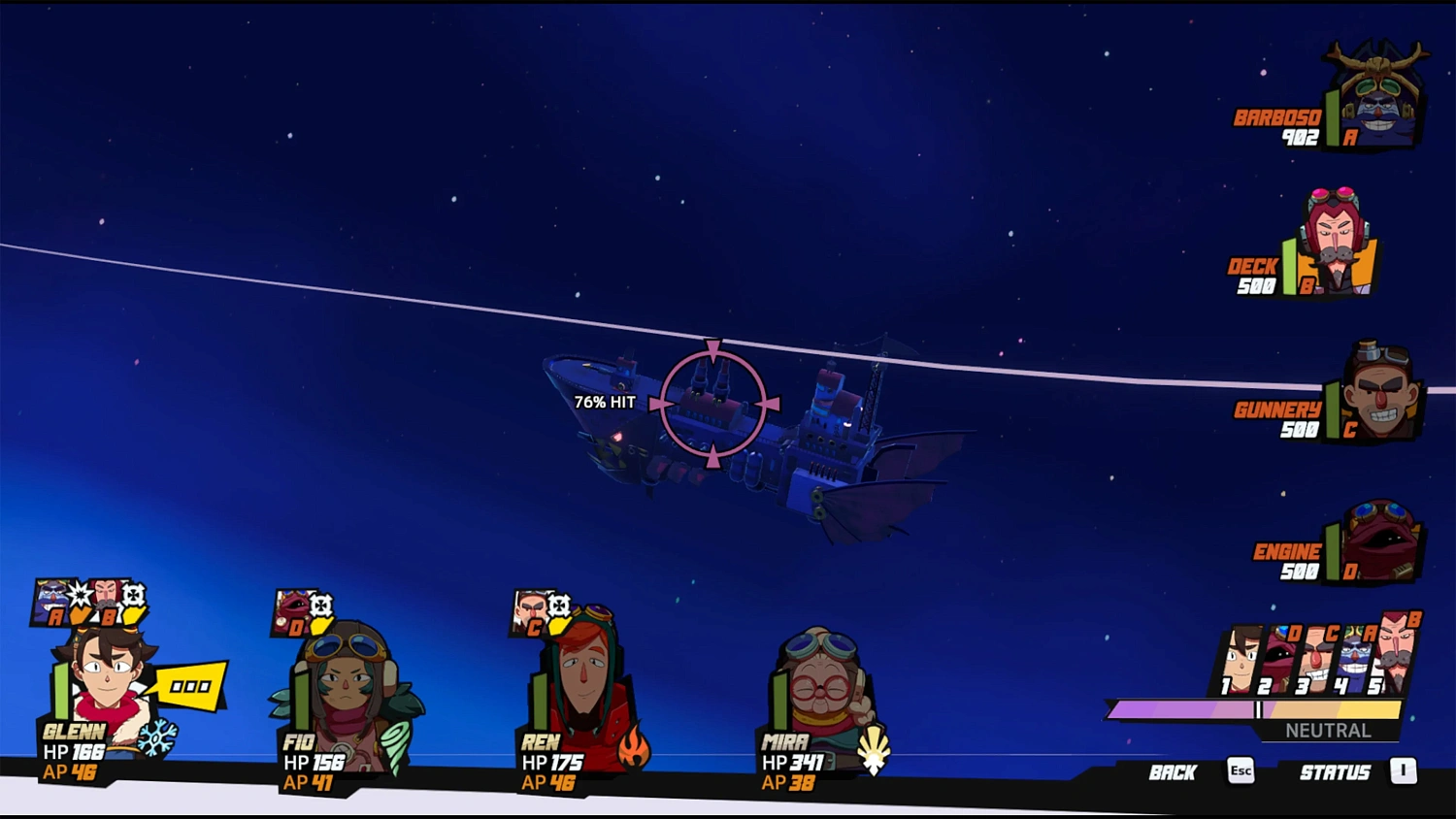Click the crosshair skill icon above Ren
1456x819 pixels.
click(558, 606)
